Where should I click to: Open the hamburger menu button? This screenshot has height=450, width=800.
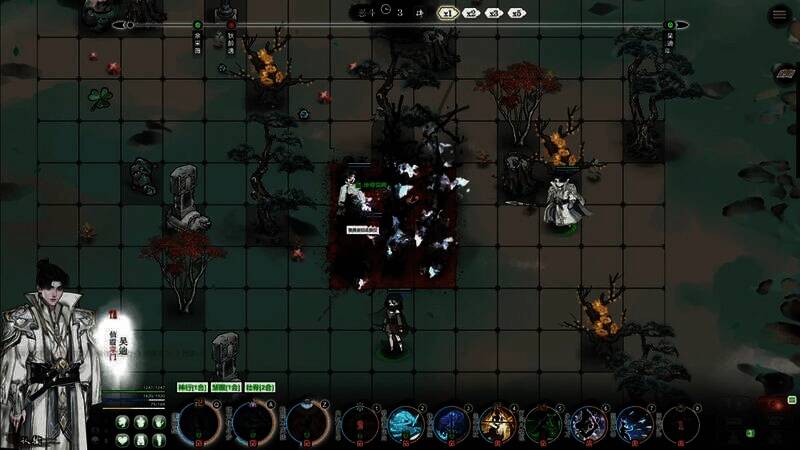[779, 15]
